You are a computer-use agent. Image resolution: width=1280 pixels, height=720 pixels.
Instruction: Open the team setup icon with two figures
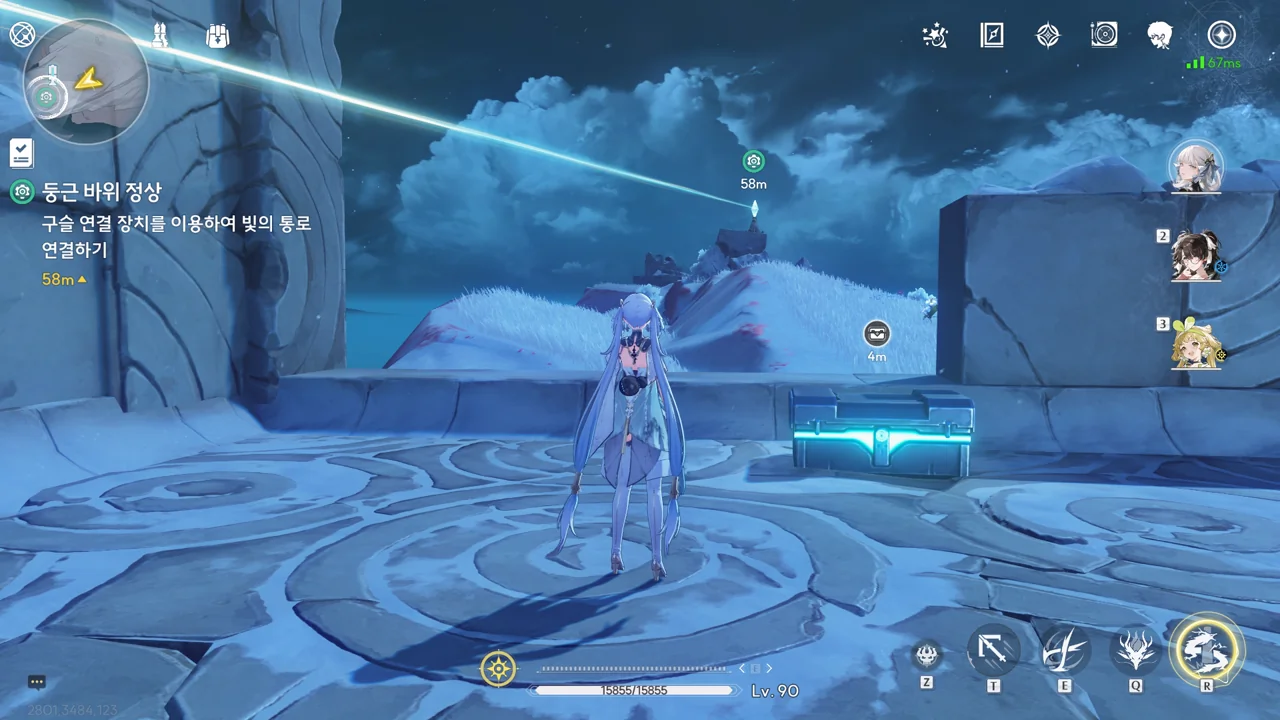[160, 35]
